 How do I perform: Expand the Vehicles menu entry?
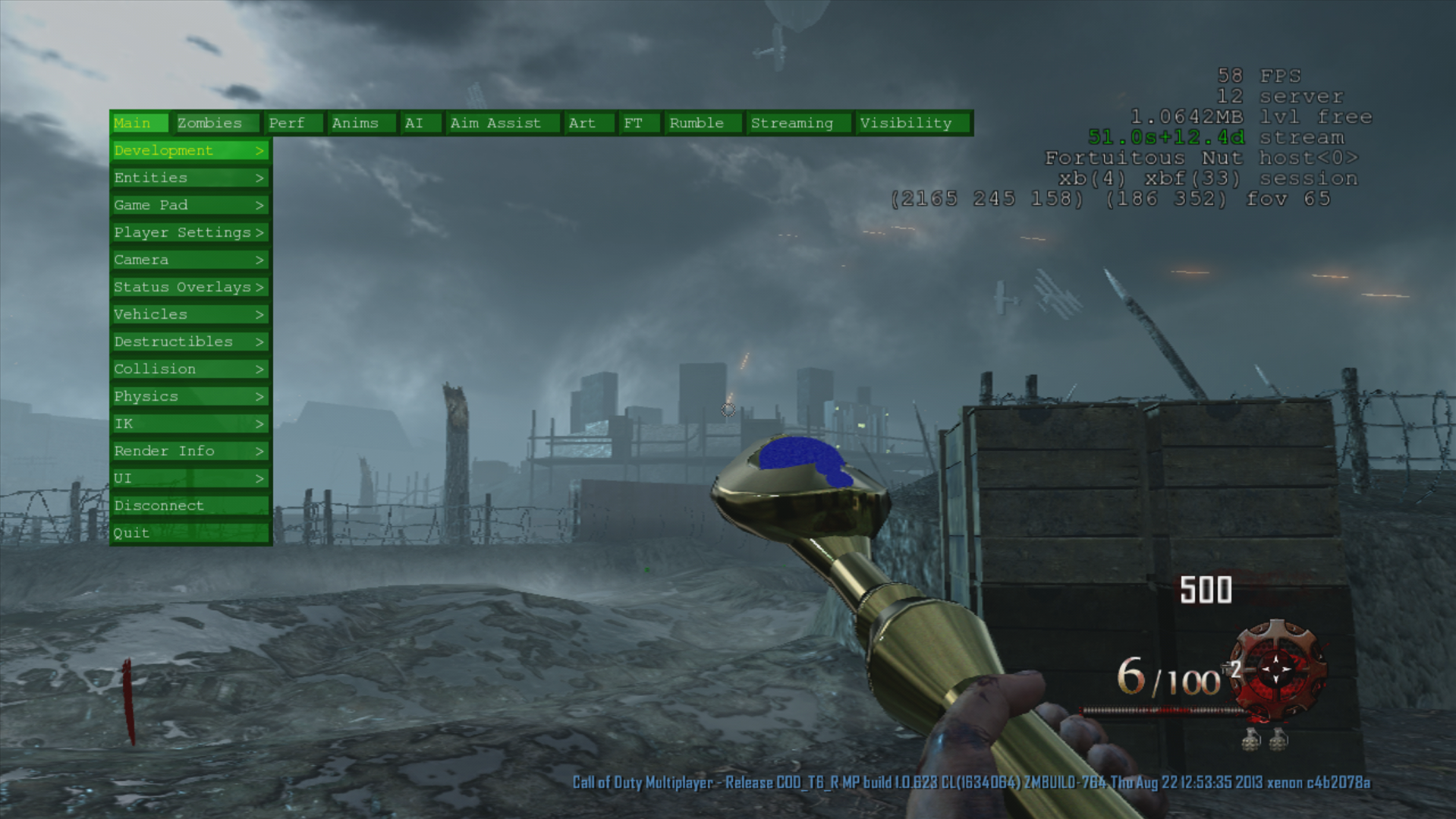click(x=190, y=314)
